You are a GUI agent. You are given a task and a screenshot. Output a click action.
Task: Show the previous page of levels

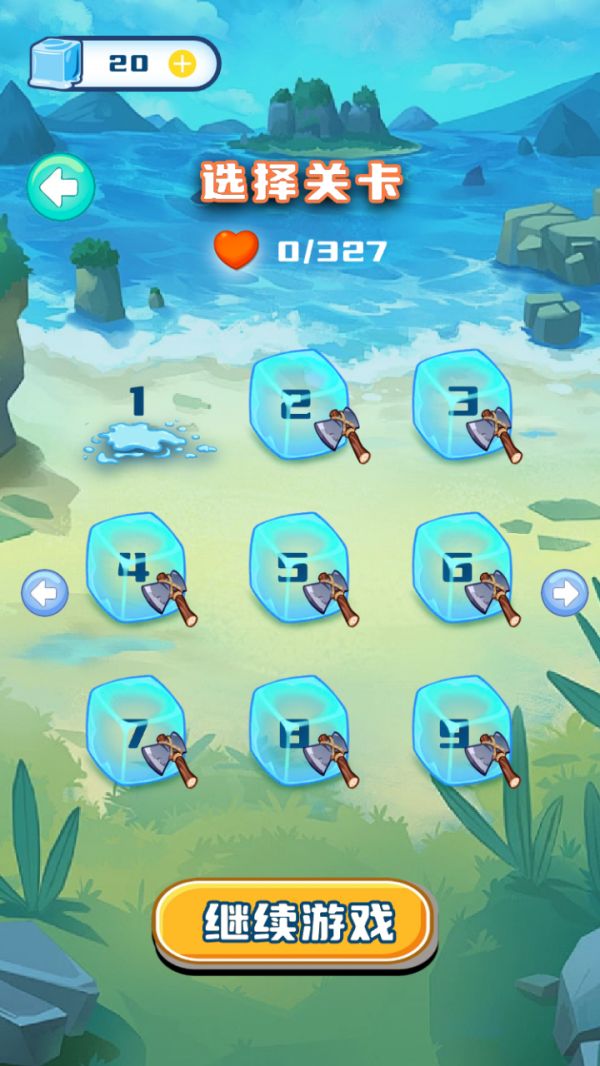coord(45,594)
